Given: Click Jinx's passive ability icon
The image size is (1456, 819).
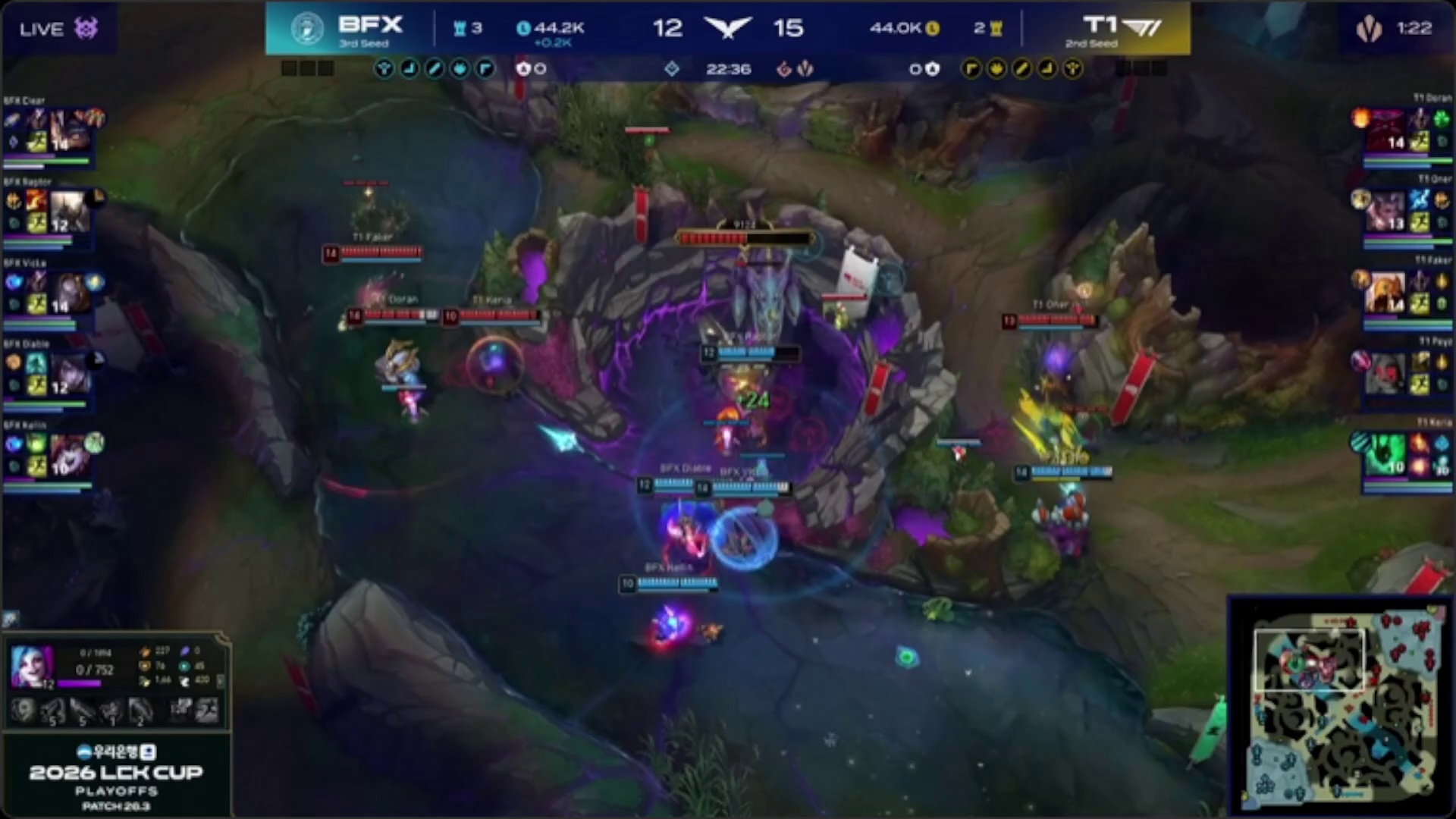Looking at the screenshot, I should tap(23, 711).
